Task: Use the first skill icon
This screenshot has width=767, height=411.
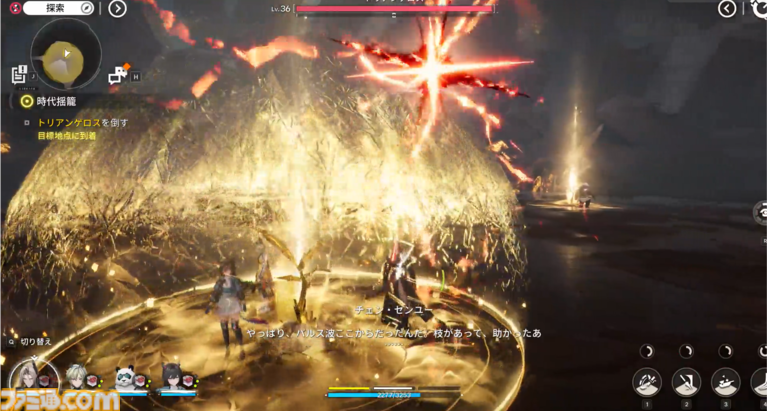Action: [647, 382]
